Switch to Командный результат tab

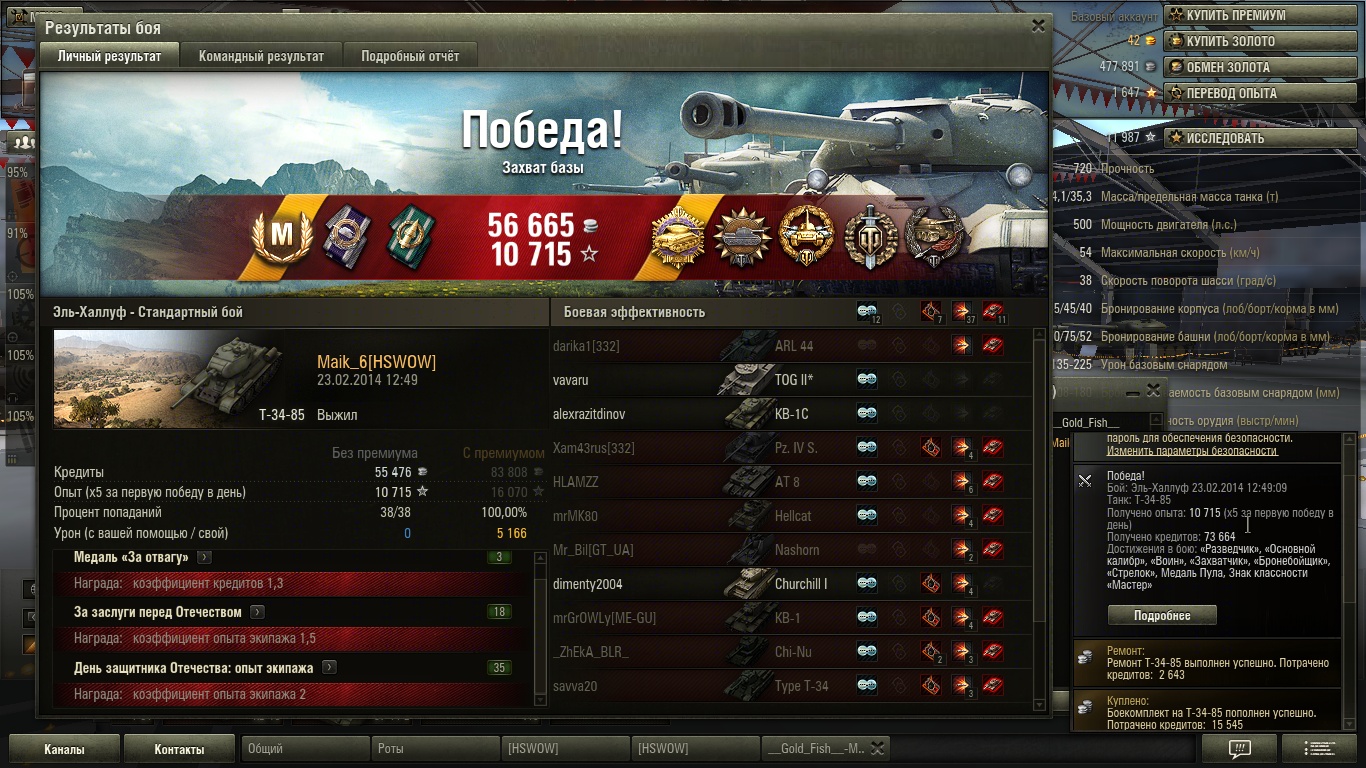[x=261, y=56]
